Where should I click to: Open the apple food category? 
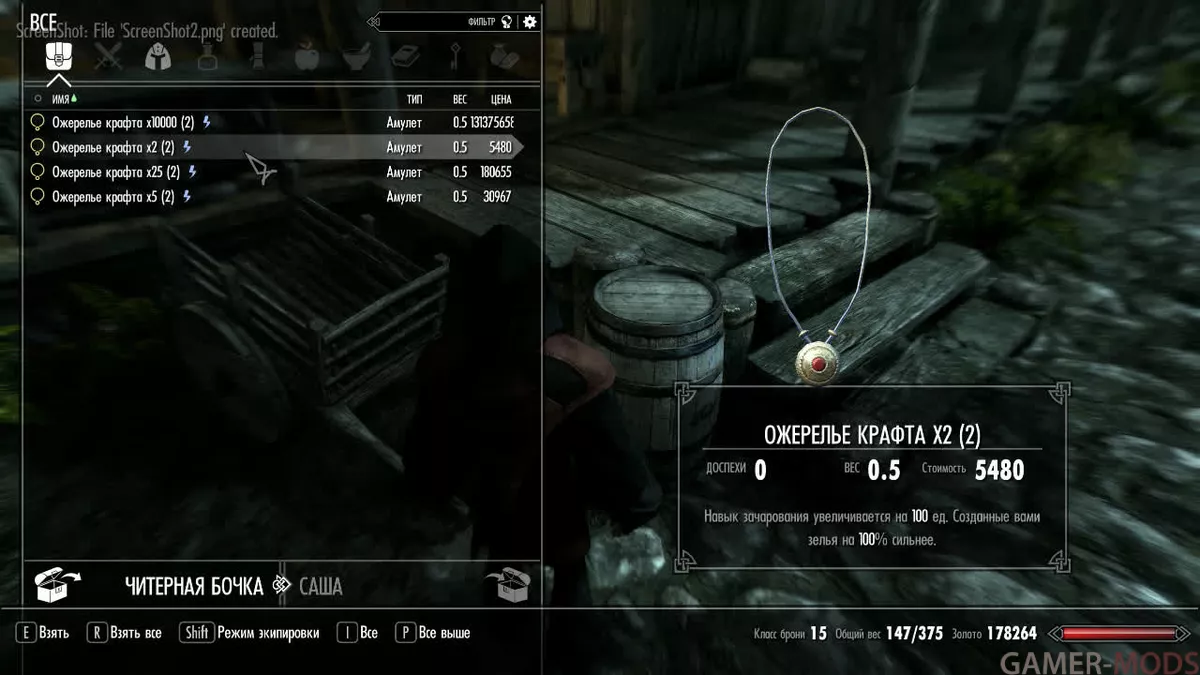[306, 56]
